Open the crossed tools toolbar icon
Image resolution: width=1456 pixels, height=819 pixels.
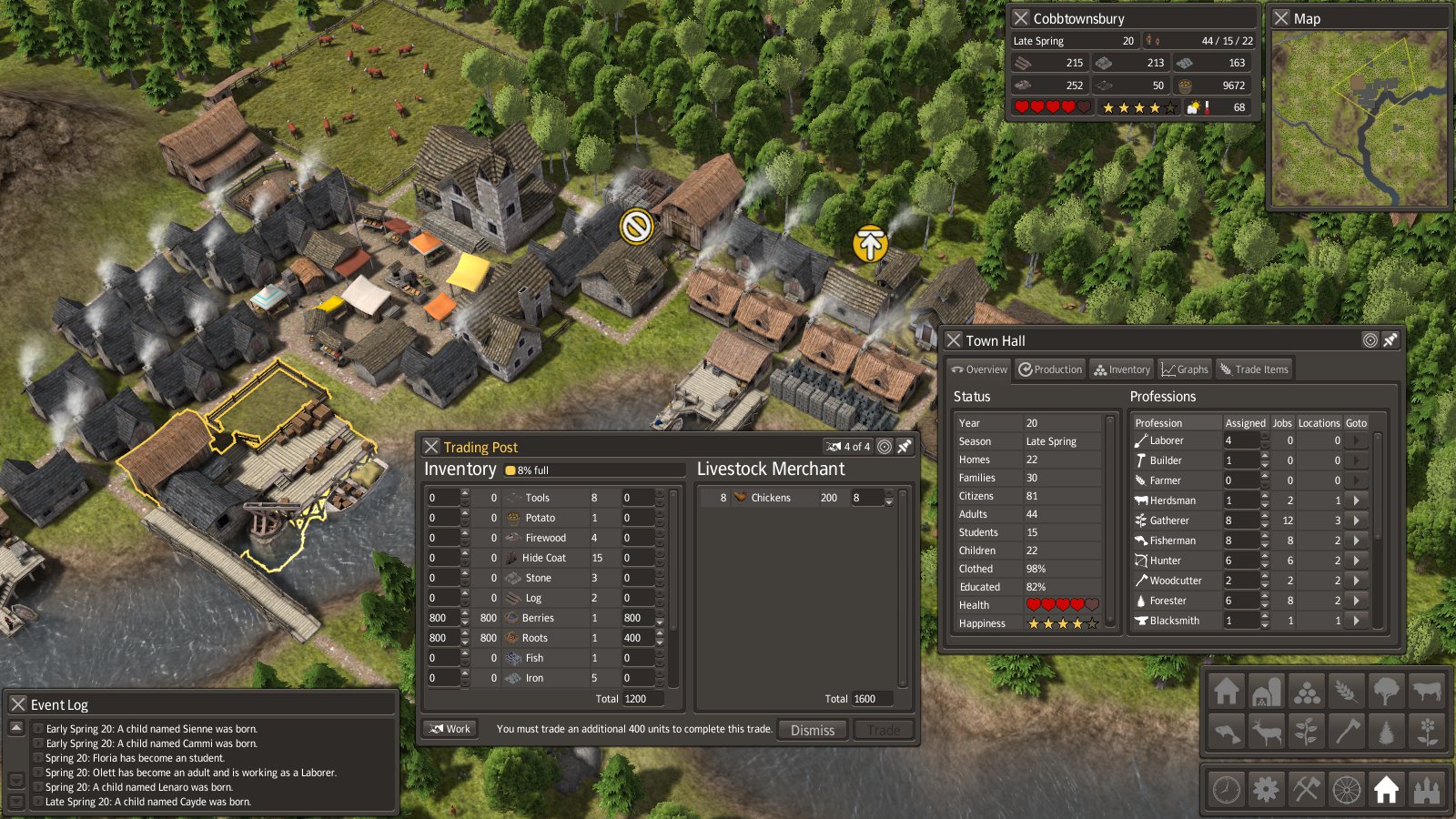[x=1306, y=789]
